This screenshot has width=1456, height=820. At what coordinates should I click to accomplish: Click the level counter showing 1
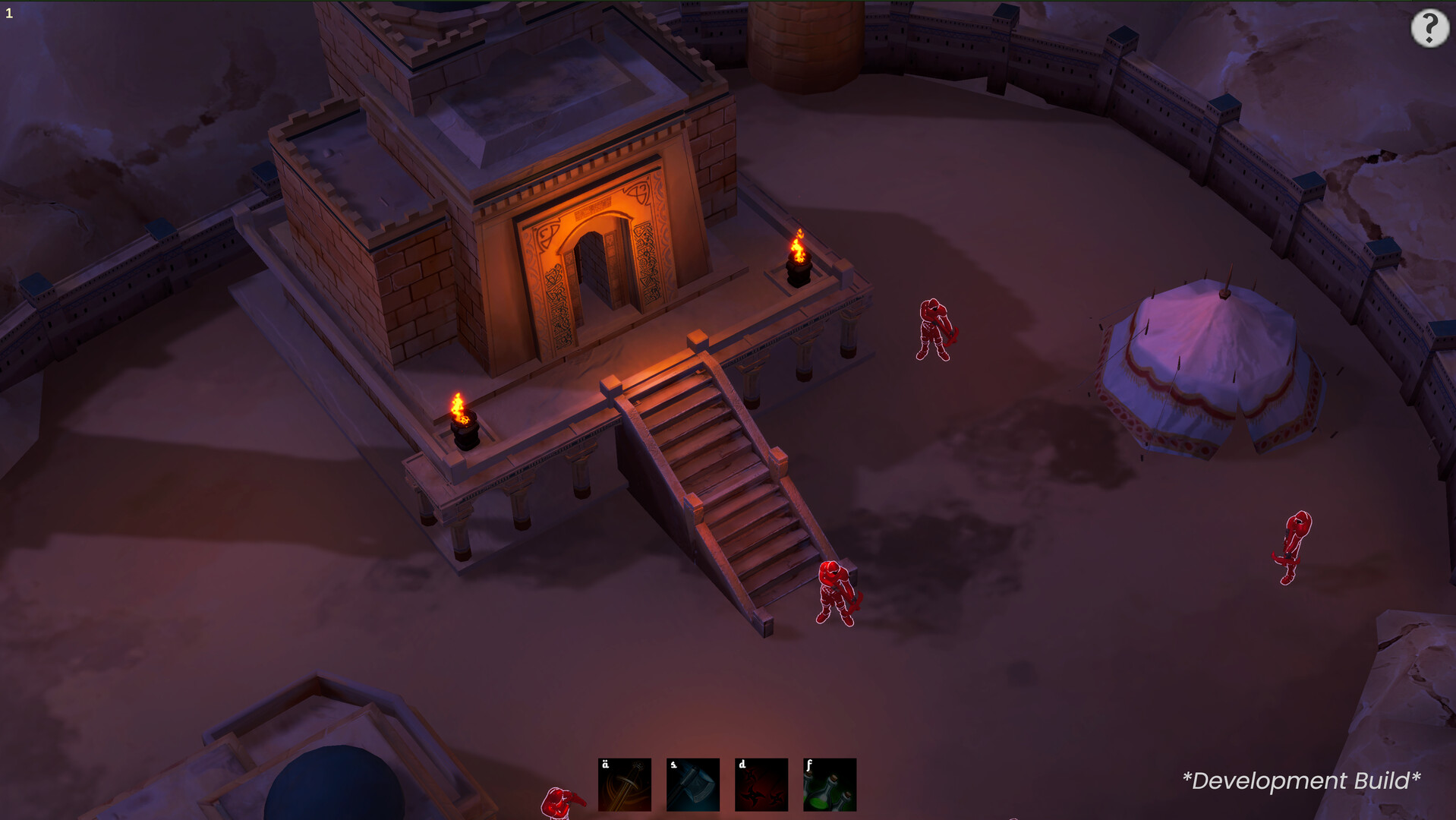pyautogui.click(x=11, y=12)
